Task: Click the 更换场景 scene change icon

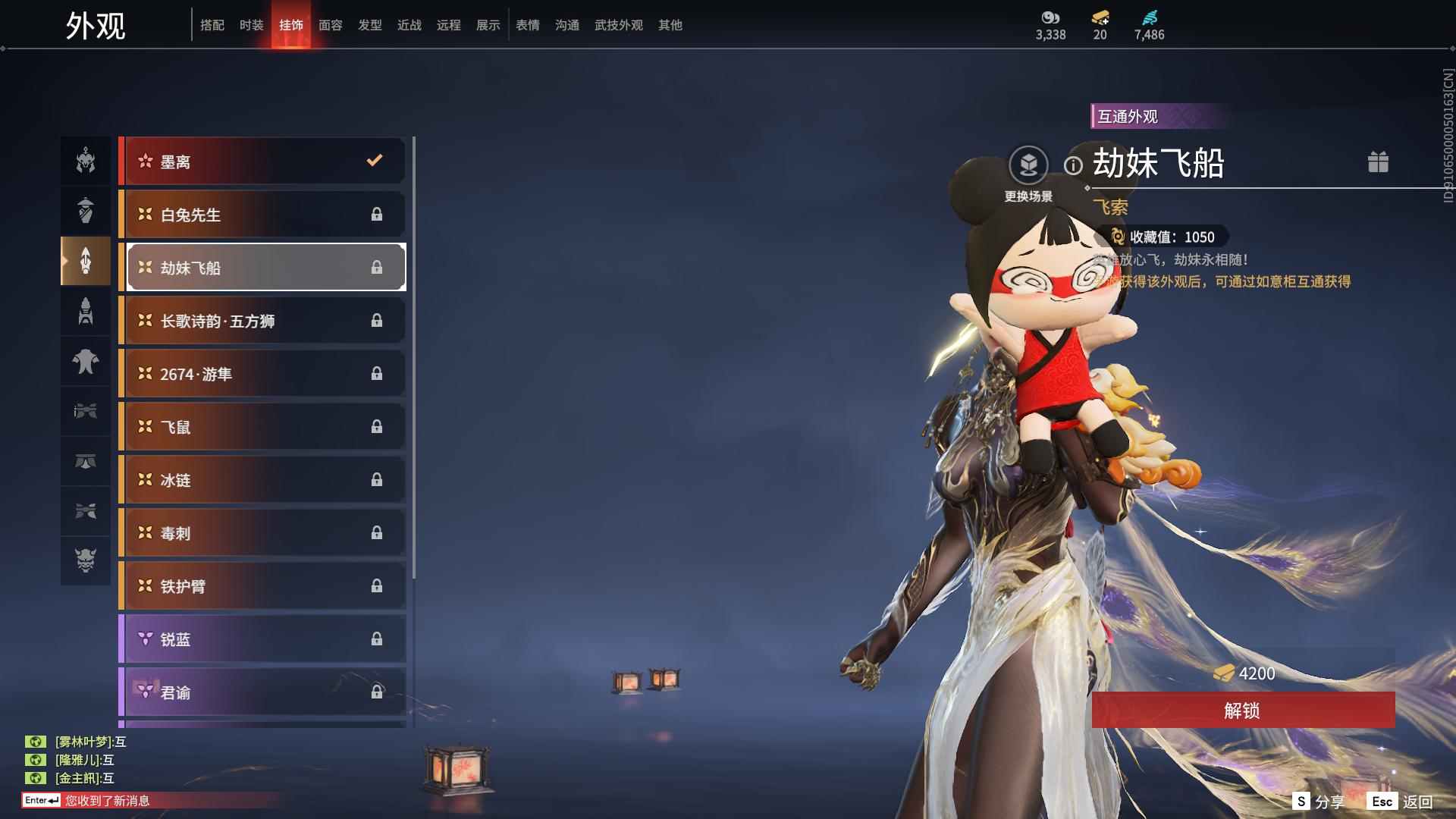Action: [1028, 165]
